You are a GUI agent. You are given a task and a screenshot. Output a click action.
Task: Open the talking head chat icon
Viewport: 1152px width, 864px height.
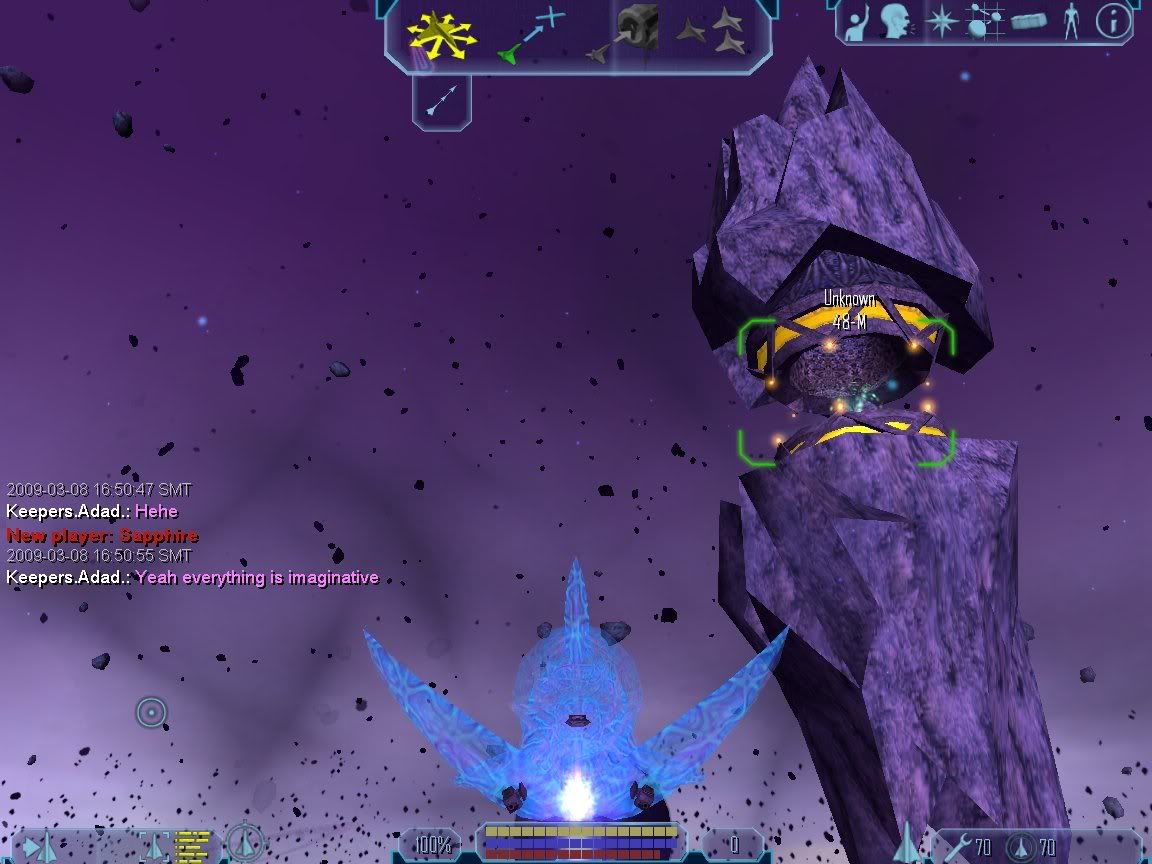896,22
